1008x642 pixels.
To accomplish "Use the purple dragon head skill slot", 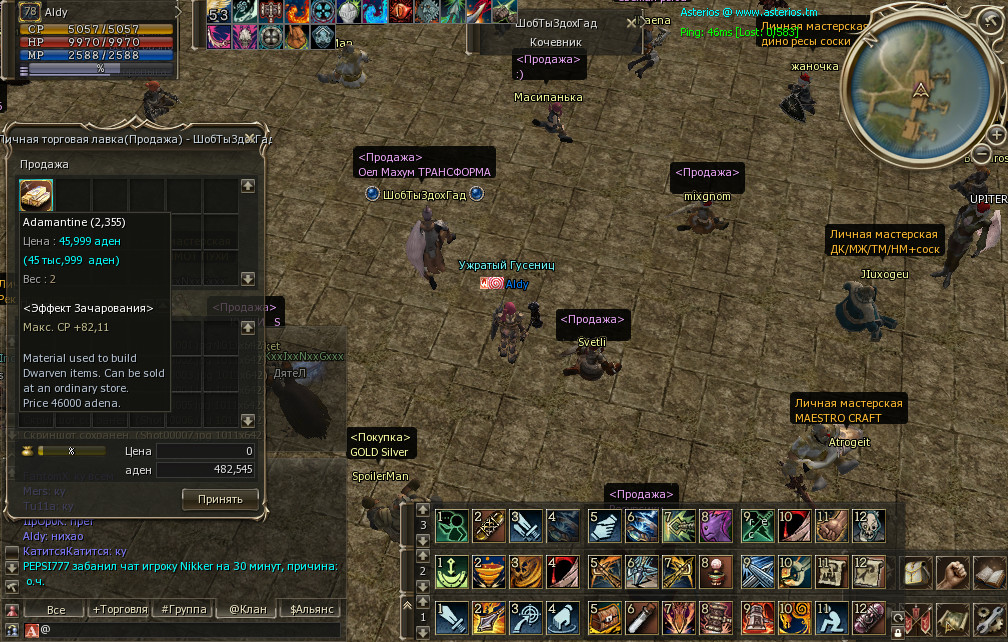I will point(717,524).
